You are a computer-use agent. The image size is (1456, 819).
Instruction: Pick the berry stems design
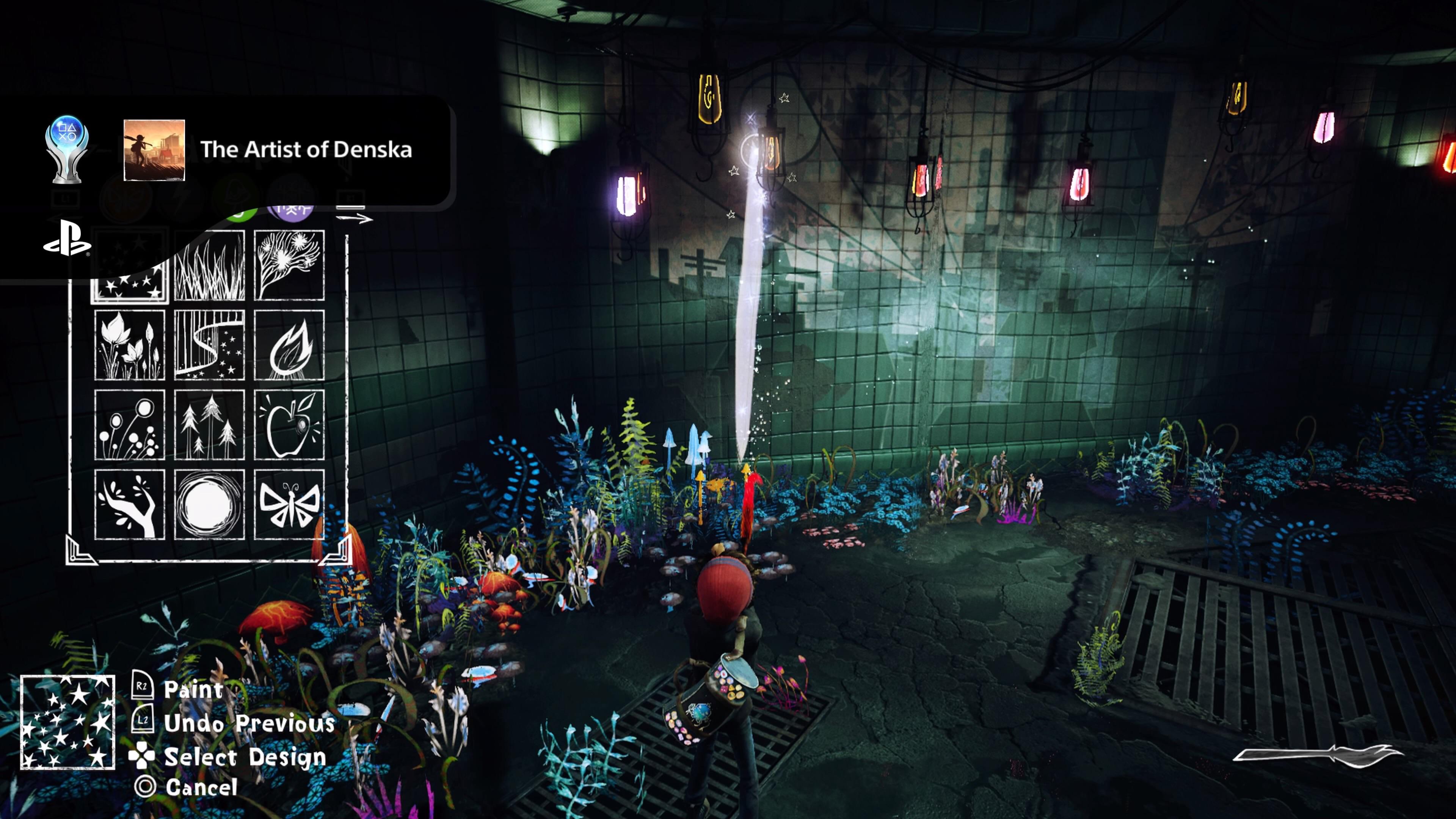point(129,425)
